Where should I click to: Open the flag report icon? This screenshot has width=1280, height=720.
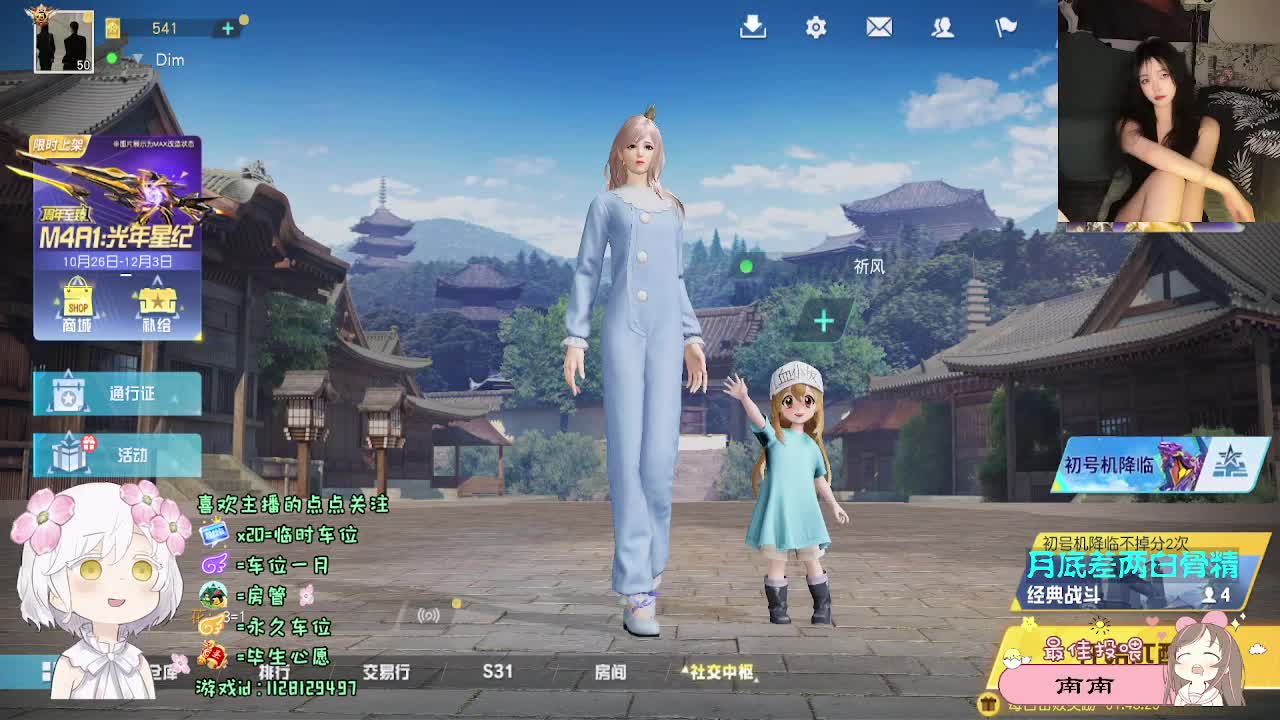pyautogui.click(x=1005, y=28)
